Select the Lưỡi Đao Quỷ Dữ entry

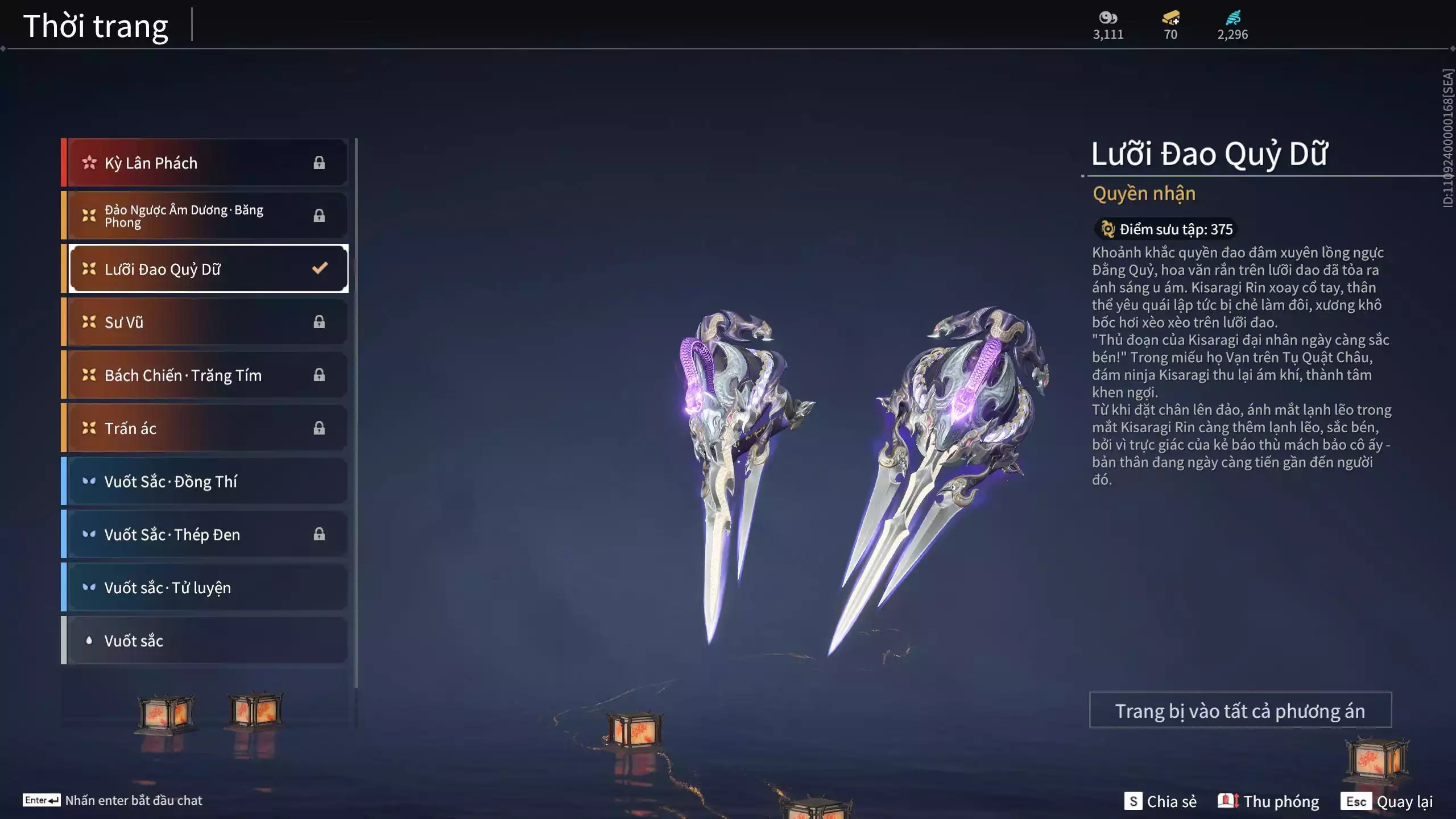tap(206, 268)
